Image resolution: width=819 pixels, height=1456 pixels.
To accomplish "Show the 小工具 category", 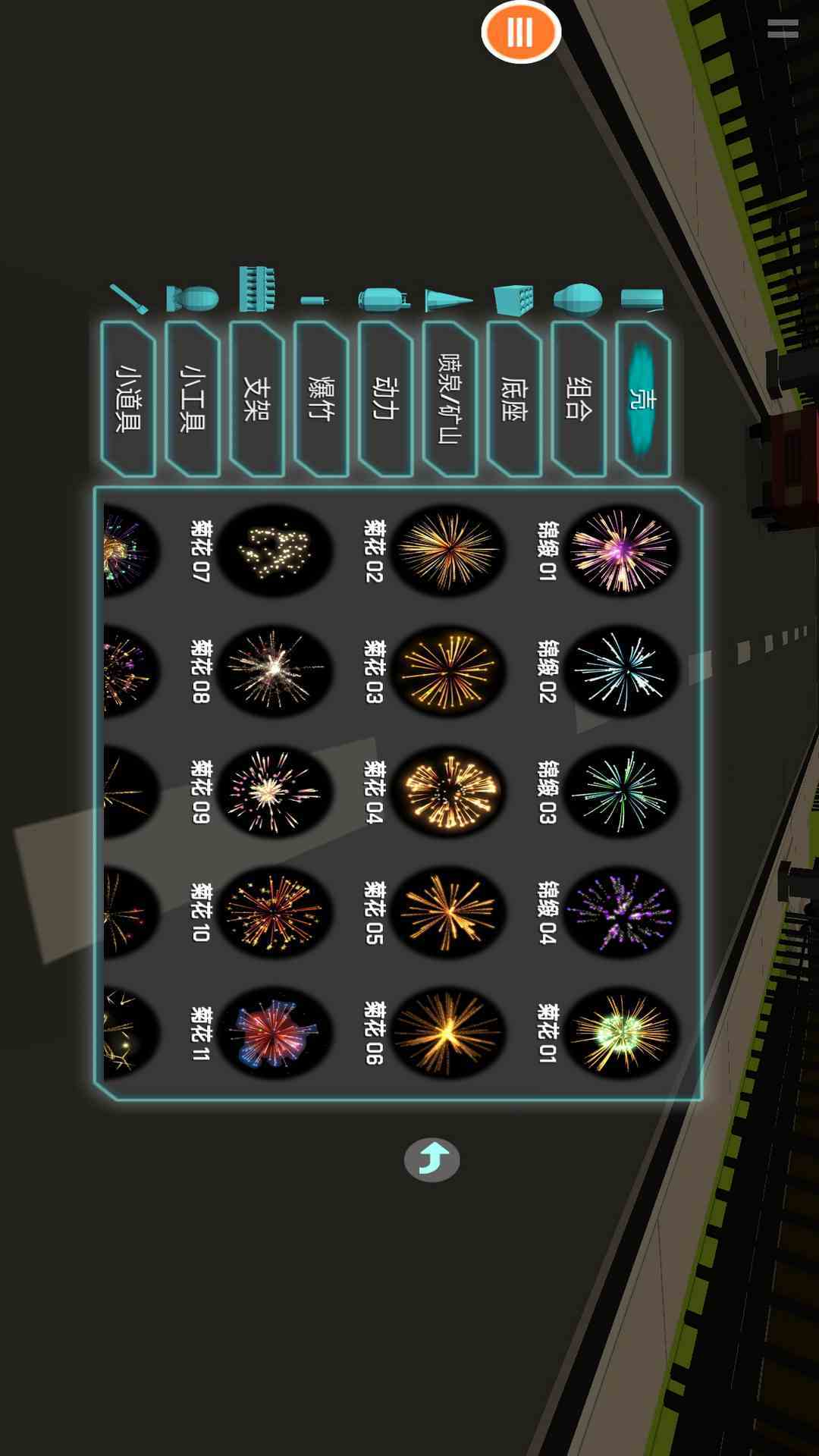I will (x=192, y=399).
